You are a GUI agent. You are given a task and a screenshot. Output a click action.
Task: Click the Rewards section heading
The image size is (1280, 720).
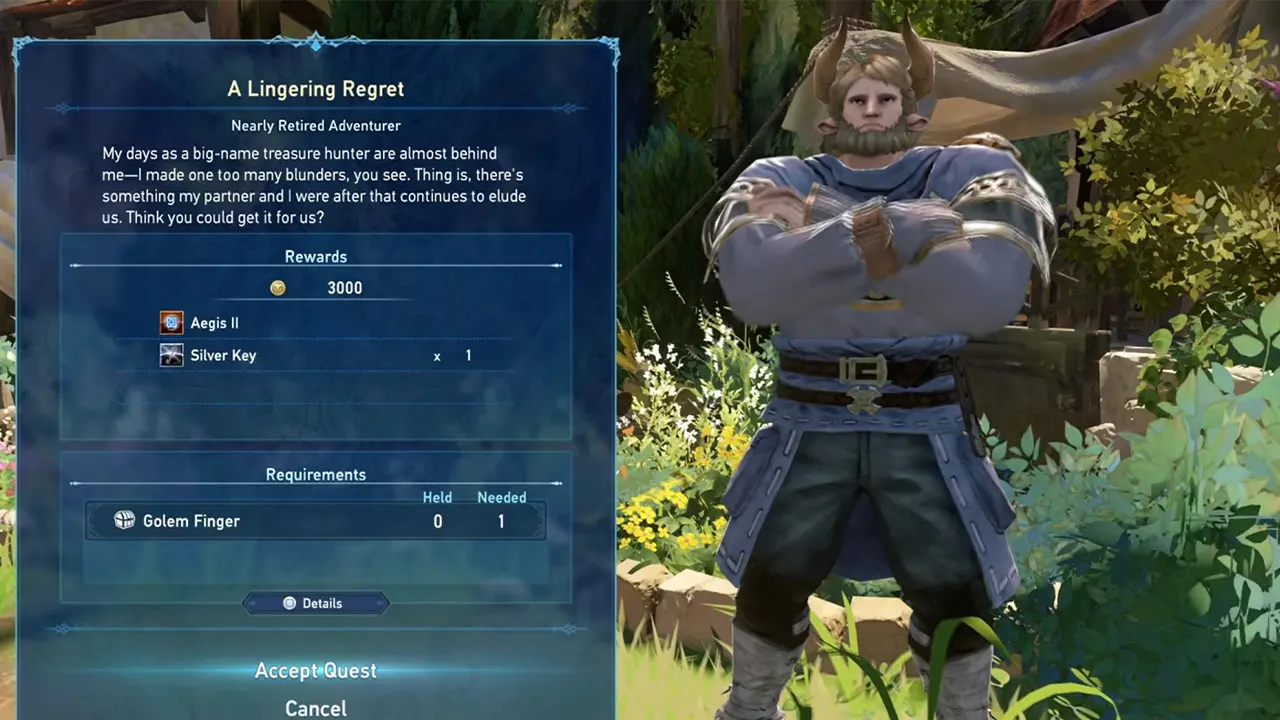click(316, 256)
